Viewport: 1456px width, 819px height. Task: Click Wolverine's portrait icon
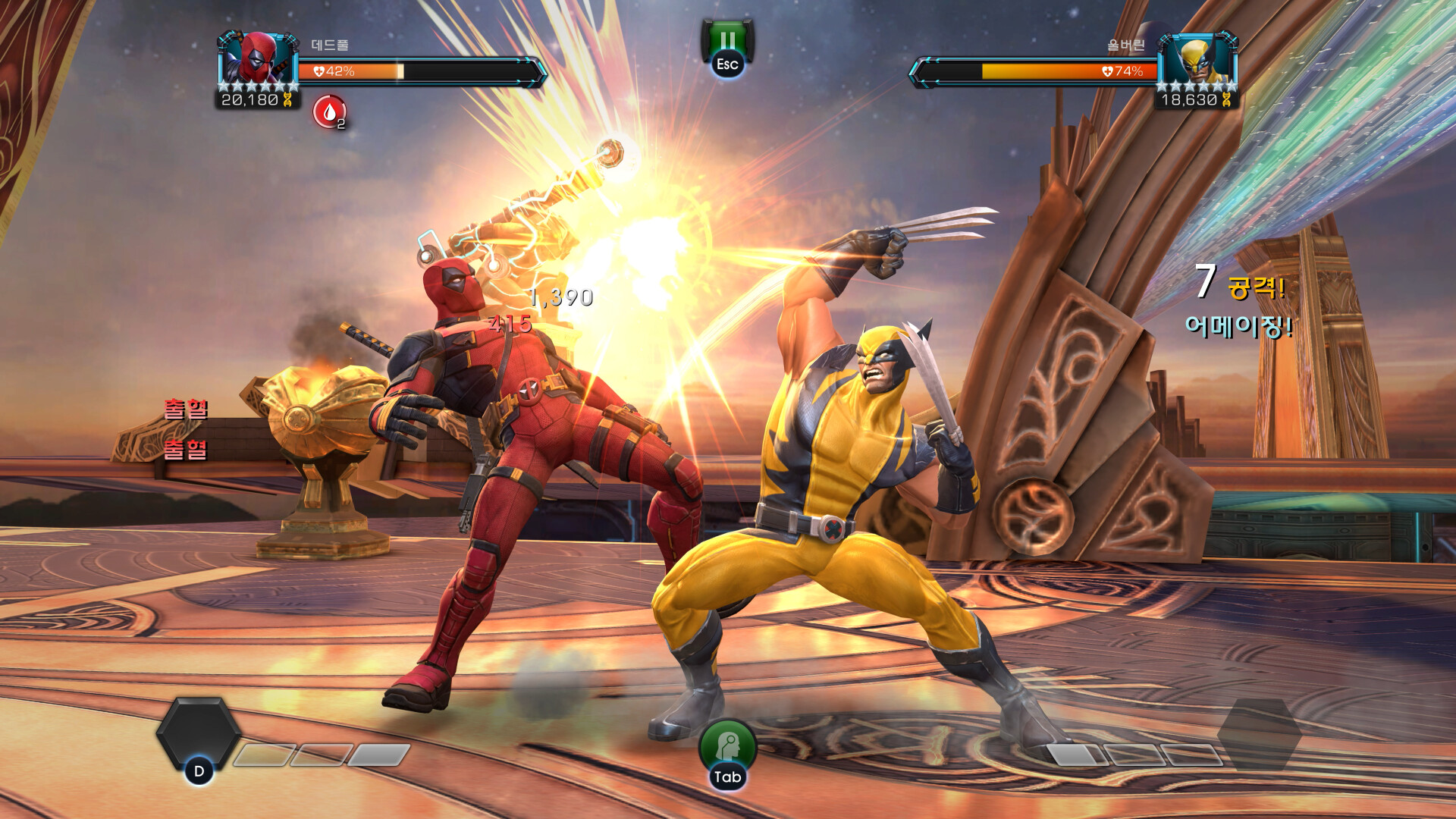1198,58
